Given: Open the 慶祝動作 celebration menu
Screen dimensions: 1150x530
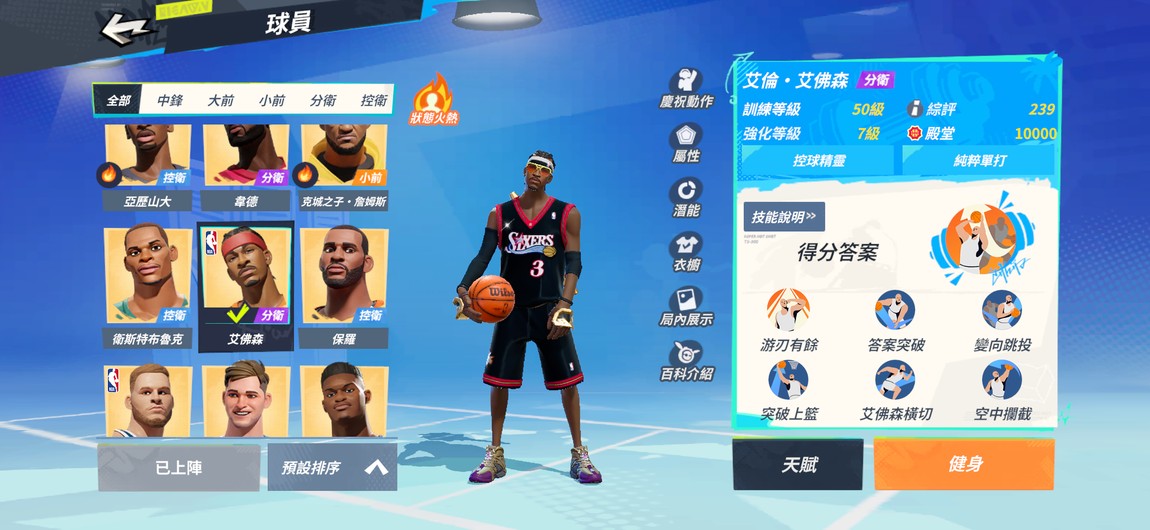Looking at the screenshot, I should click(686, 88).
